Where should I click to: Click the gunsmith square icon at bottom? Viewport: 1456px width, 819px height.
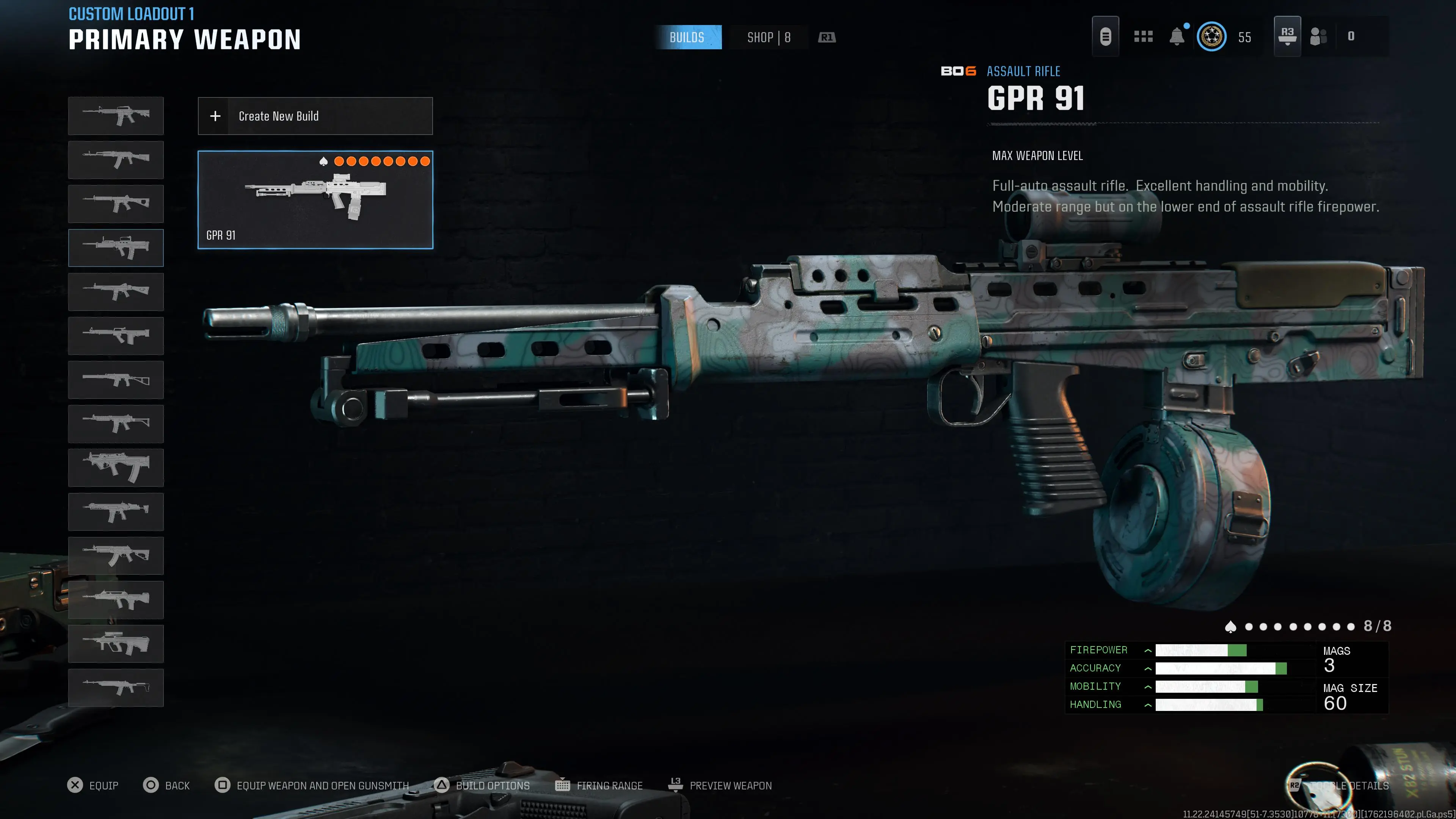pos(221,785)
